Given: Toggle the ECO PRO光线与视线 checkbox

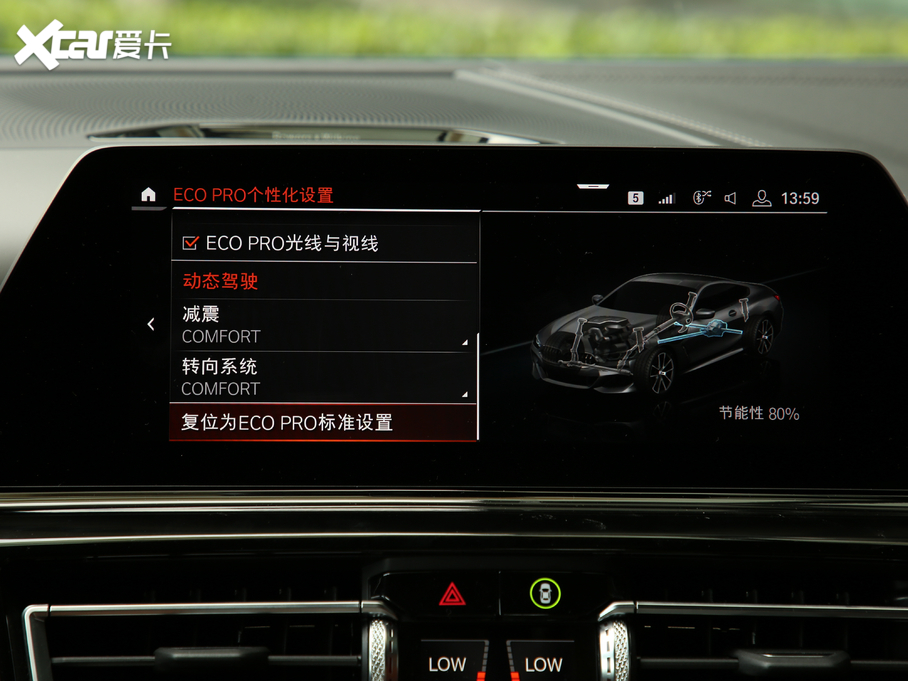Looking at the screenshot, I should click(x=190, y=243).
